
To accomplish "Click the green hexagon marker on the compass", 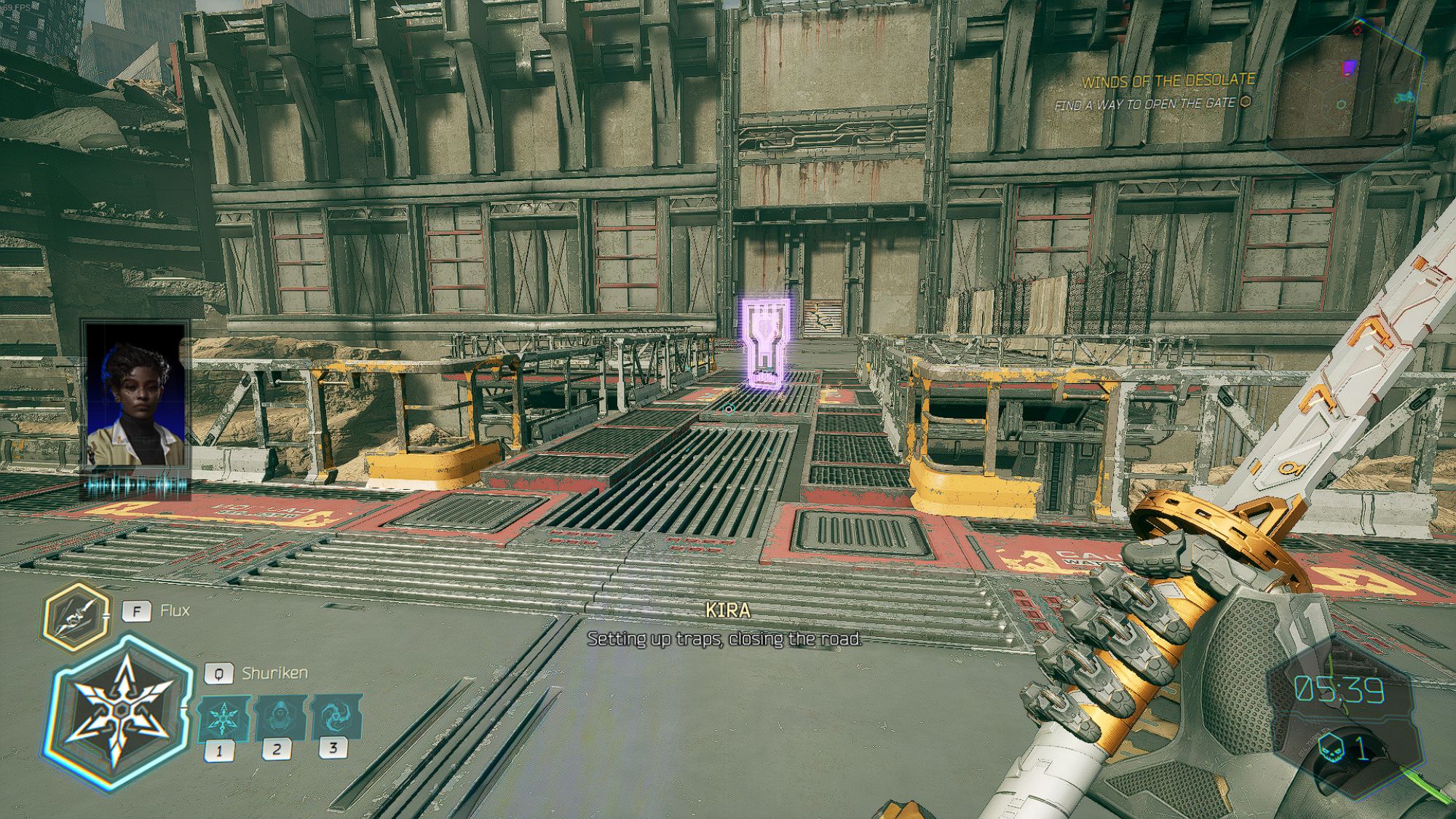I will coord(1342,104).
